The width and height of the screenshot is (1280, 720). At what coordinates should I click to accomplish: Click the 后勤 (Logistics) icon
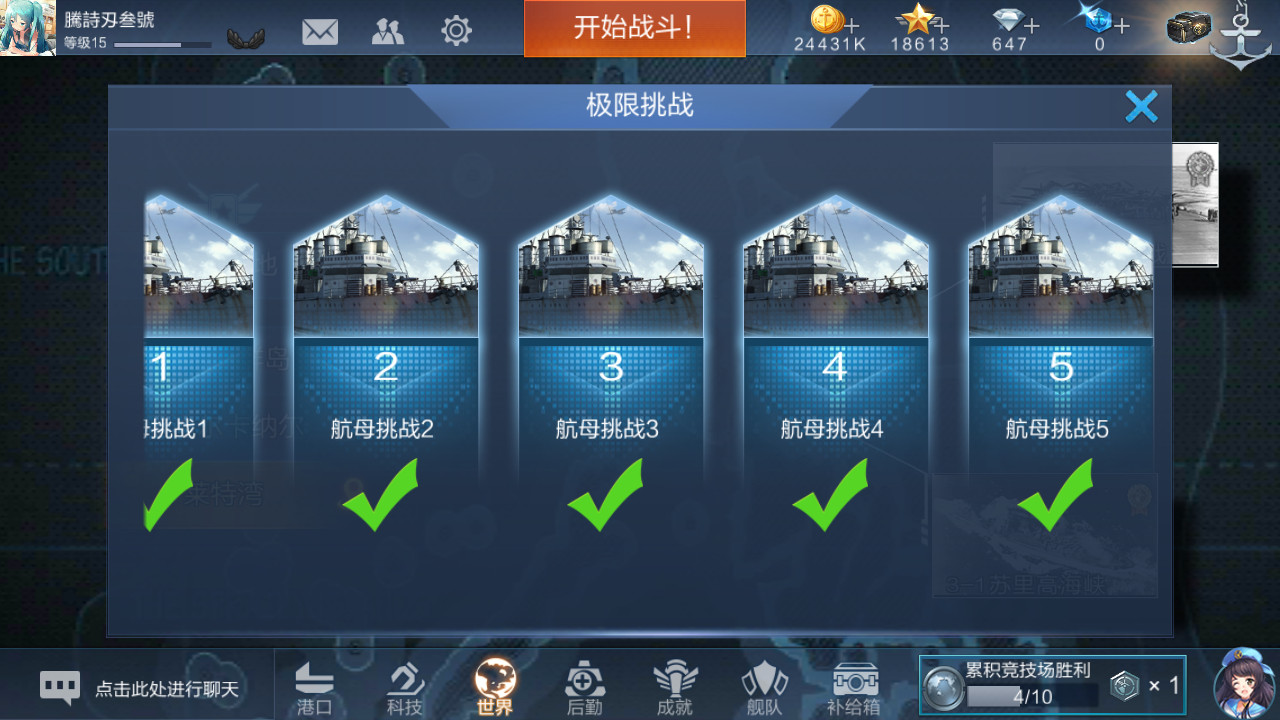point(584,685)
